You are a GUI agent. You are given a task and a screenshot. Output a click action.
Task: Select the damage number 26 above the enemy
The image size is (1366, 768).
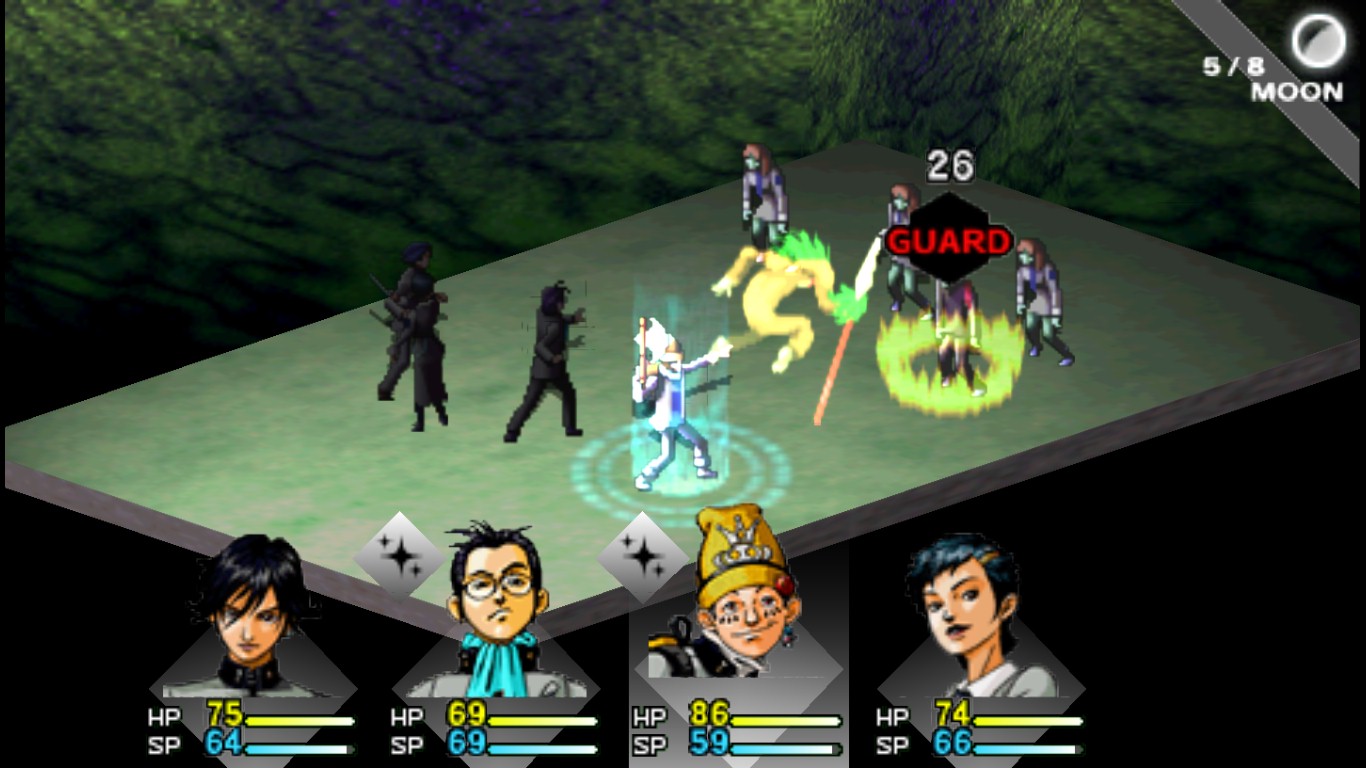pyautogui.click(x=949, y=166)
